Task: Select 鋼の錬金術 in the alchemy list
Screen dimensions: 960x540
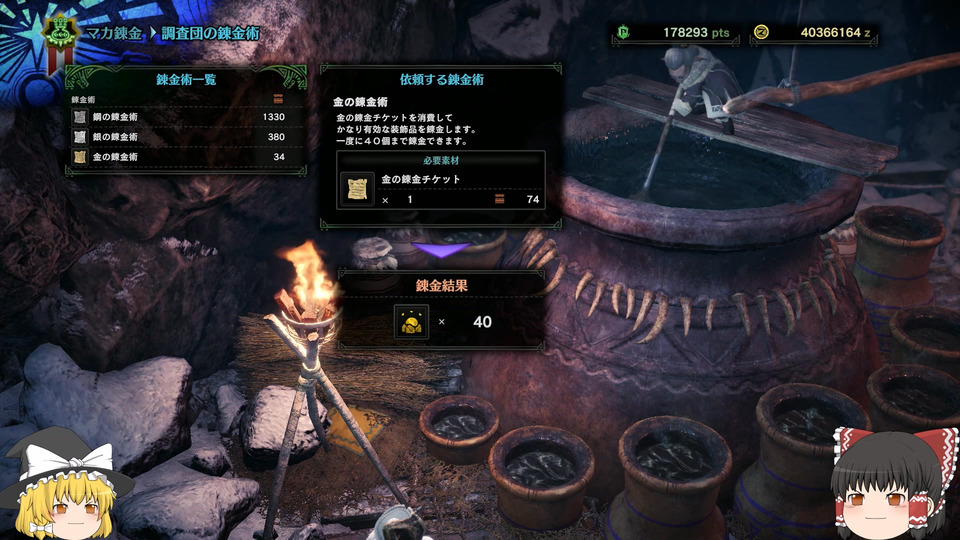Action: pos(180,117)
